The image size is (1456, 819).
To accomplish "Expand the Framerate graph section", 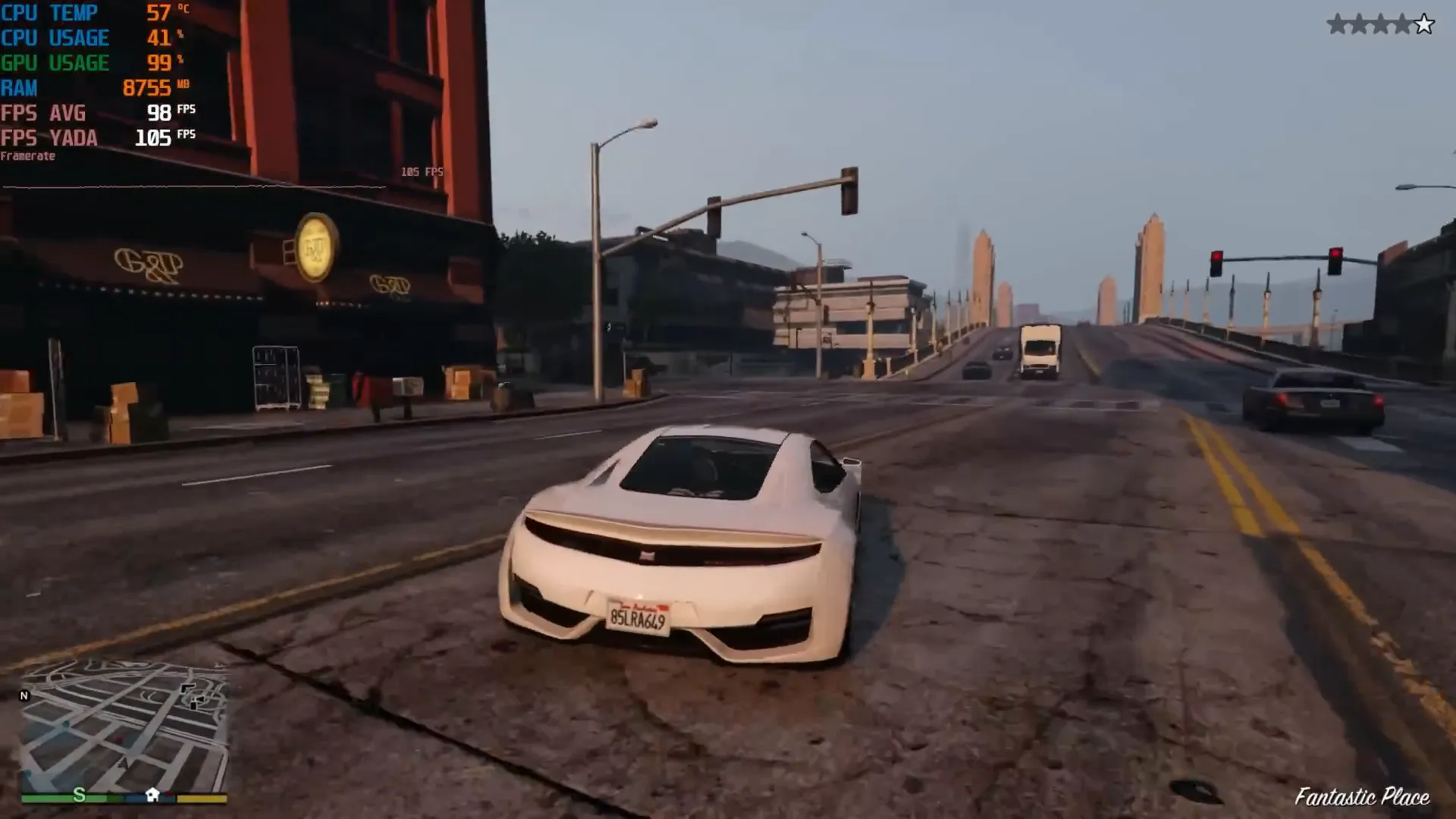I will [x=28, y=155].
